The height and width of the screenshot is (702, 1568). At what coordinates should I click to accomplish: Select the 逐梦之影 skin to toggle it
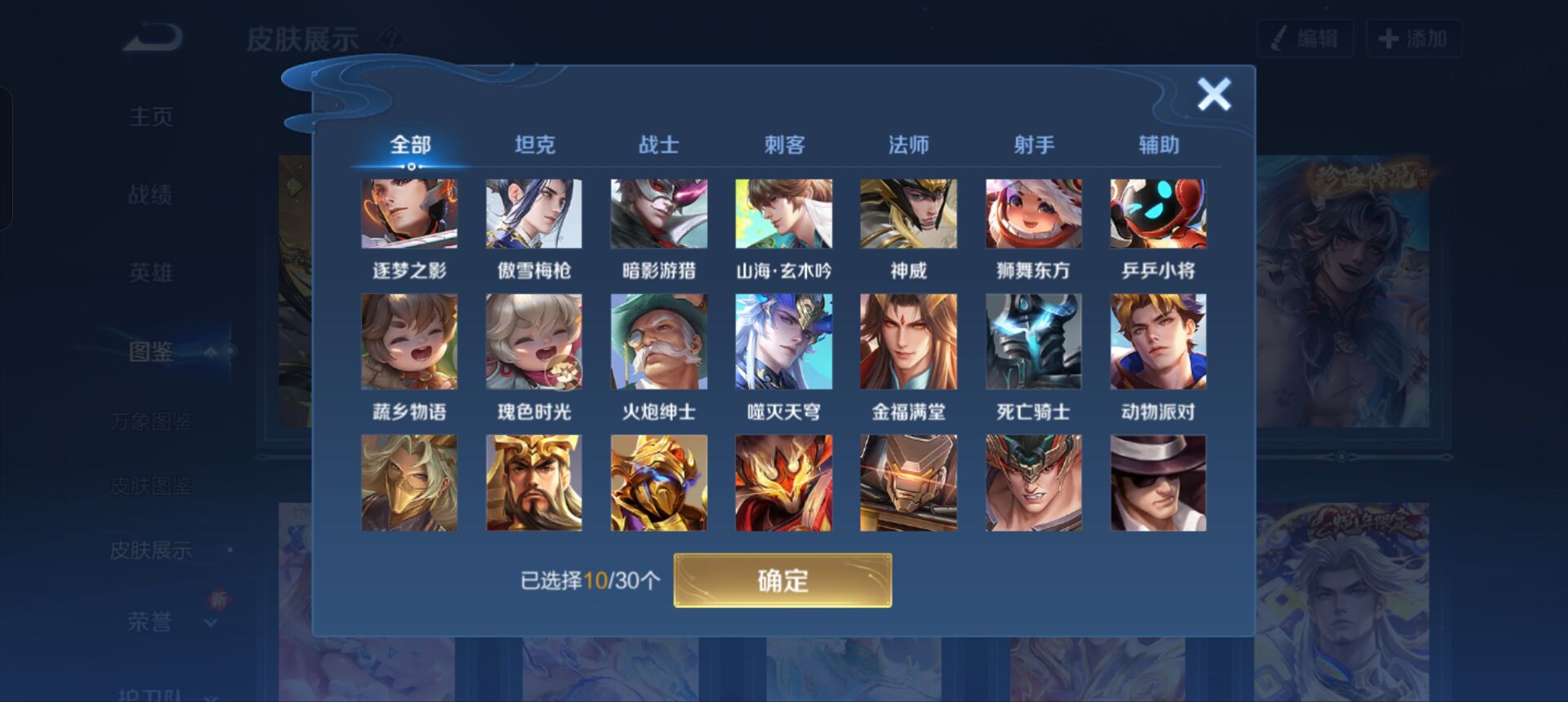[409, 215]
